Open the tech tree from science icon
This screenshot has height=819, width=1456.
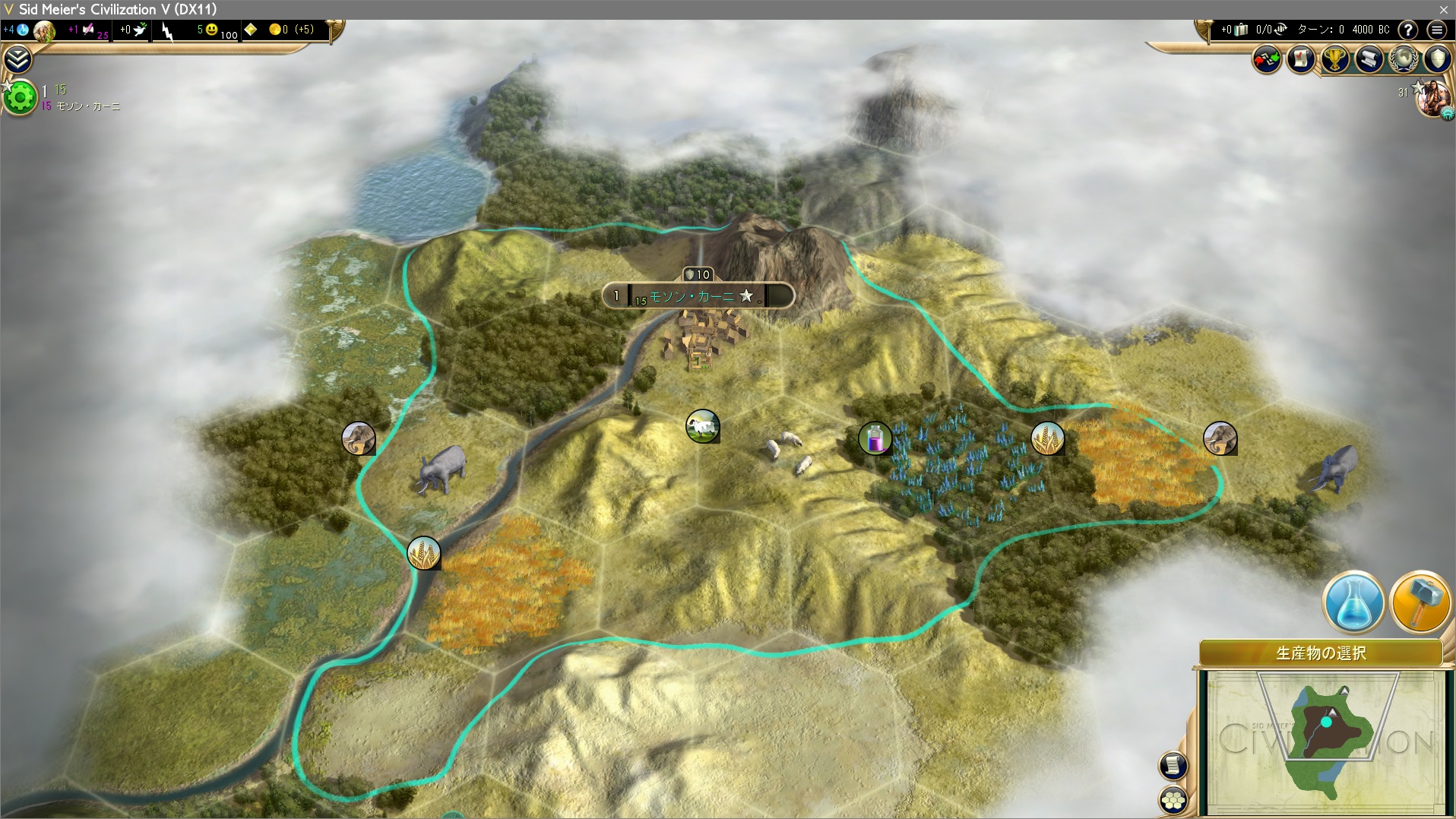click(x=23, y=30)
